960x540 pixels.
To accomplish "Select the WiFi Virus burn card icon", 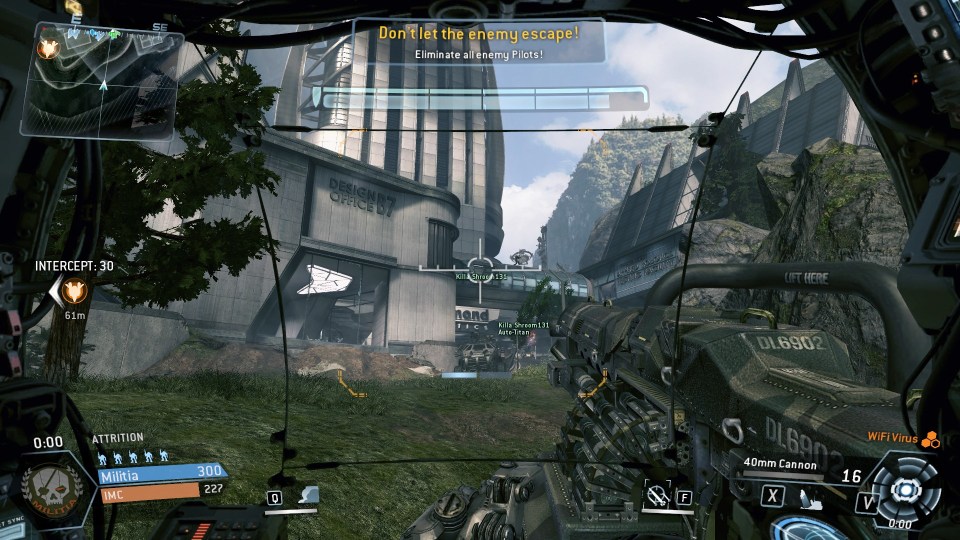I will [931, 438].
